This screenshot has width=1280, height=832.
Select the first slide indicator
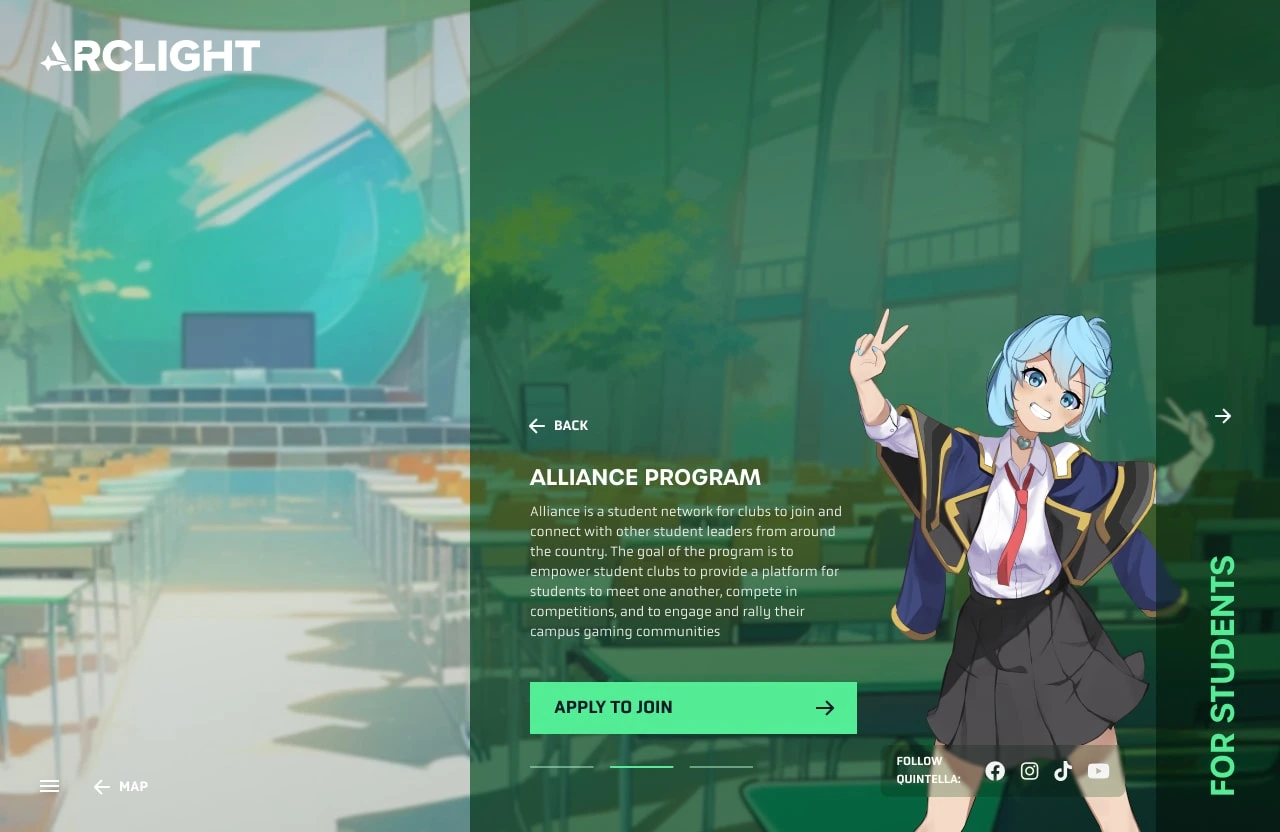point(561,767)
